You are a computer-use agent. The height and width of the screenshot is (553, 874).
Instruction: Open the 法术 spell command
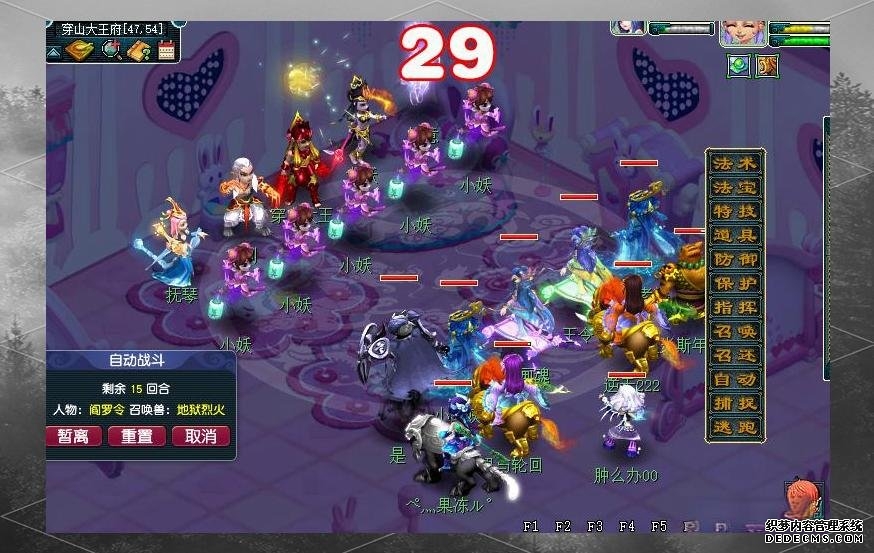click(x=735, y=163)
